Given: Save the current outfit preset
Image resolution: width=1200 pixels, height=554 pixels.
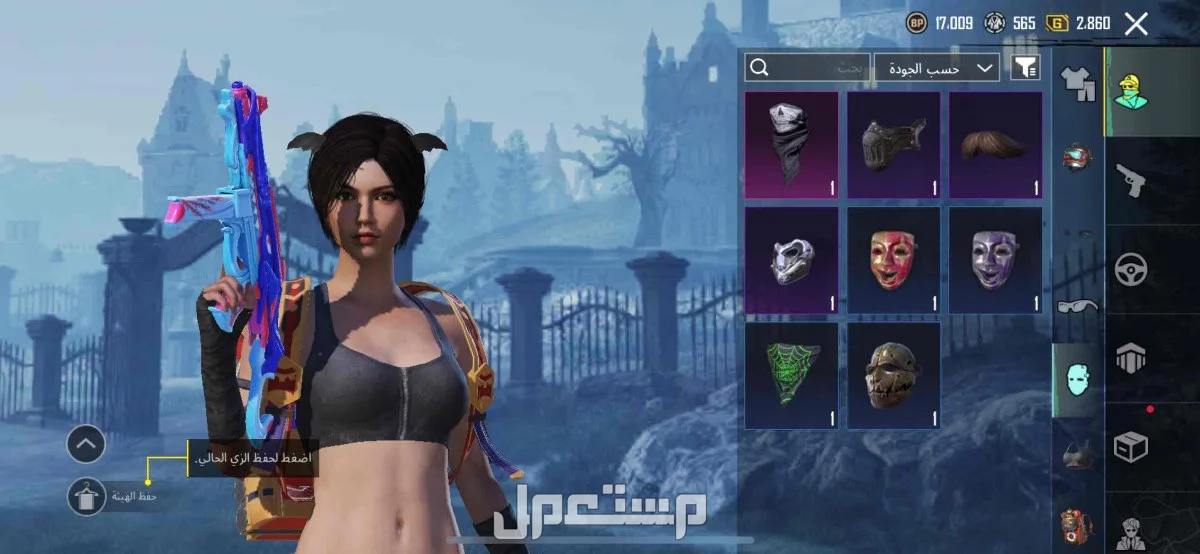Looking at the screenshot, I should click(x=86, y=495).
